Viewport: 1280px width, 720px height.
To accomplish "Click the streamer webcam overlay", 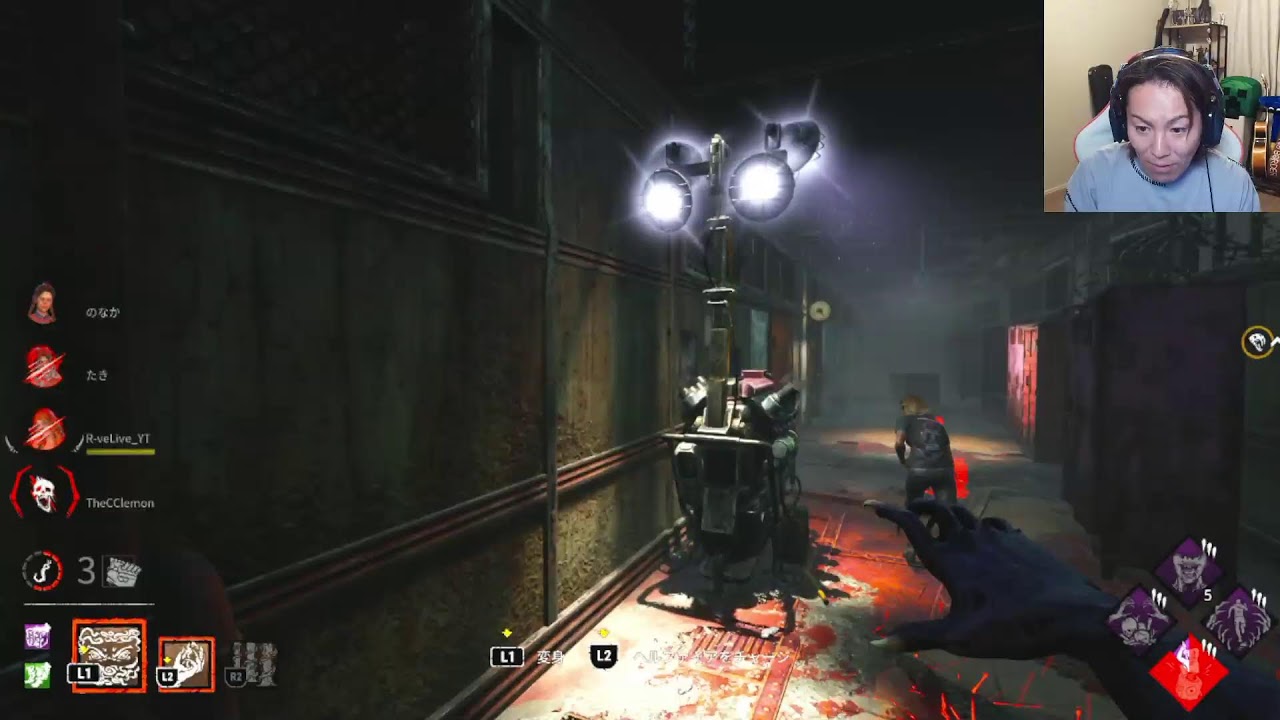I will 1161,106.
